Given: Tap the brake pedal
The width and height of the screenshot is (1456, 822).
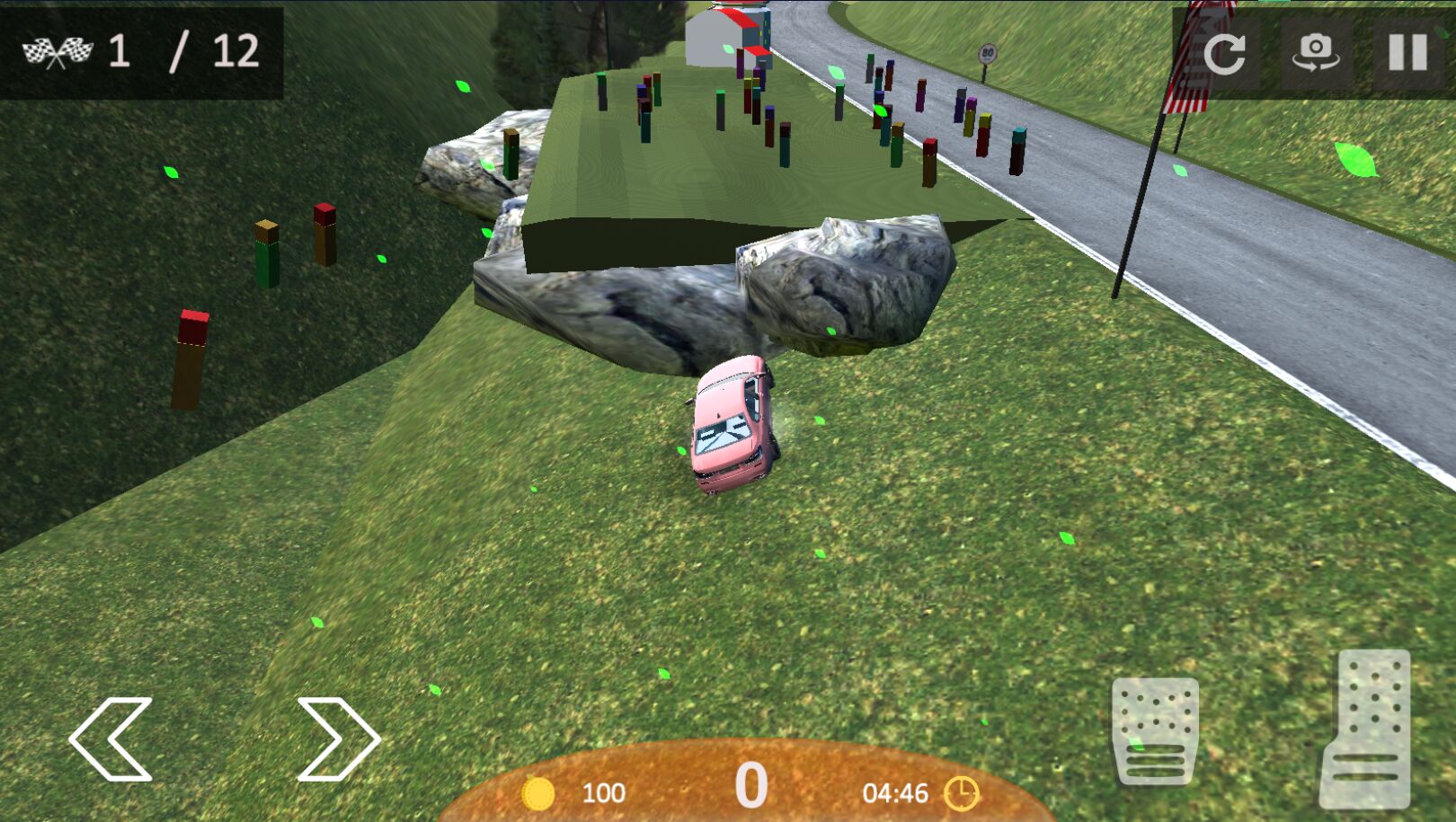Looking at the screenshot, I should tap(1155, 729).
